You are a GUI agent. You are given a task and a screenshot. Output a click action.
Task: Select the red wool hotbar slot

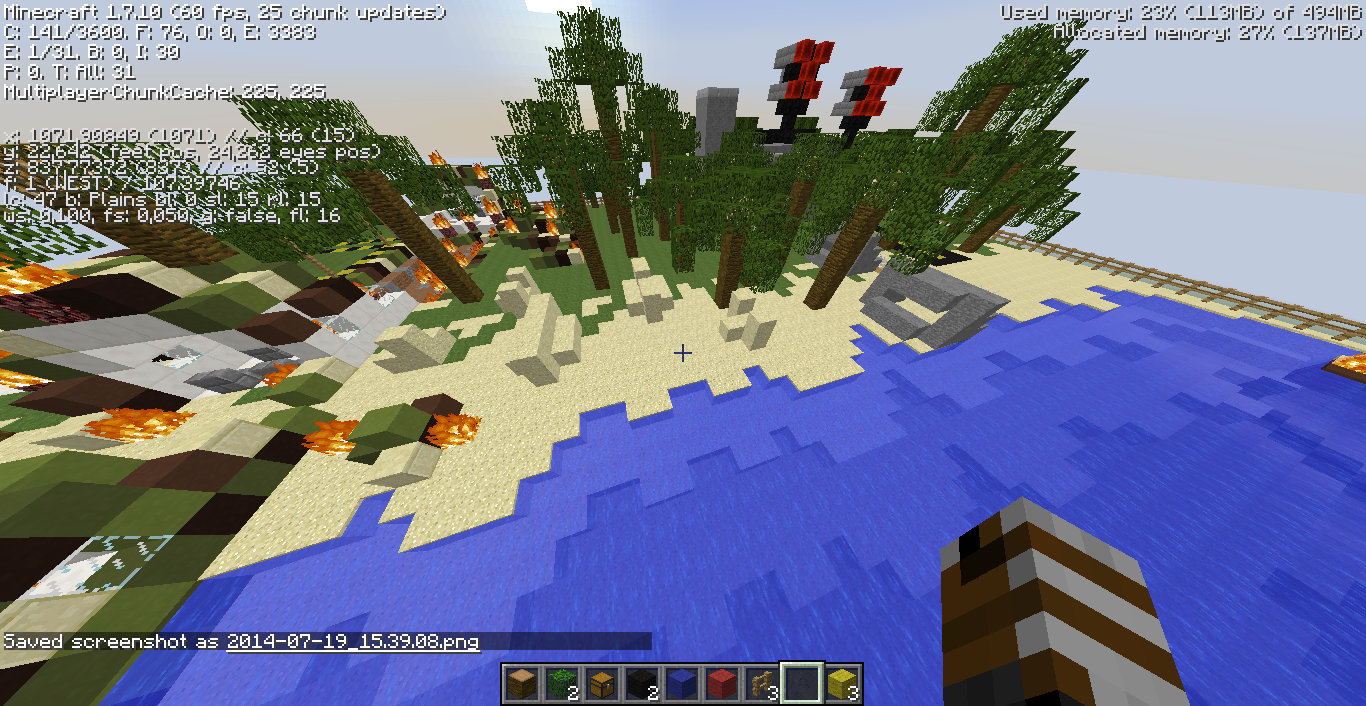point(721,684)
